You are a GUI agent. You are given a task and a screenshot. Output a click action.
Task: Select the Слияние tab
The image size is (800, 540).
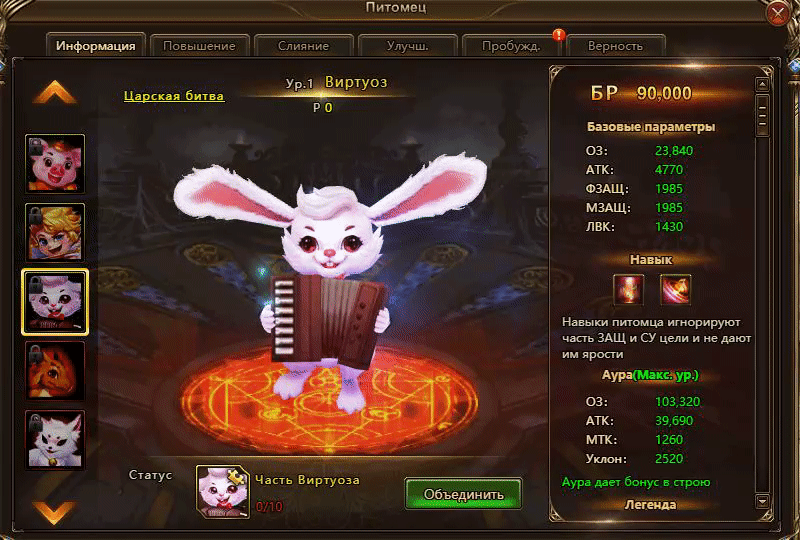(x=303, y=46)
